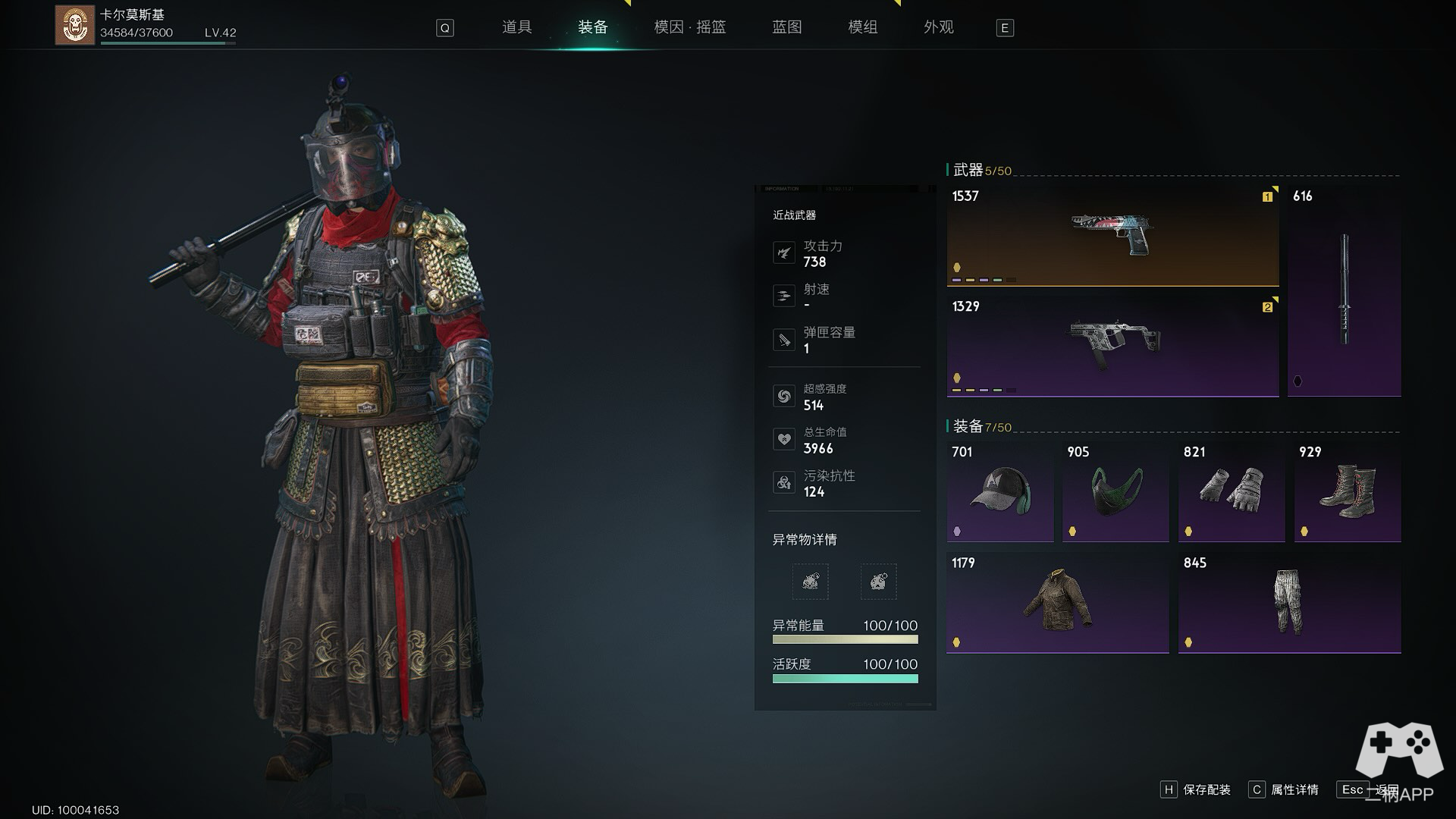Screen dimensions: 1456x819
Task: Open the jacket equipment slot
Action: point(1057,603)
